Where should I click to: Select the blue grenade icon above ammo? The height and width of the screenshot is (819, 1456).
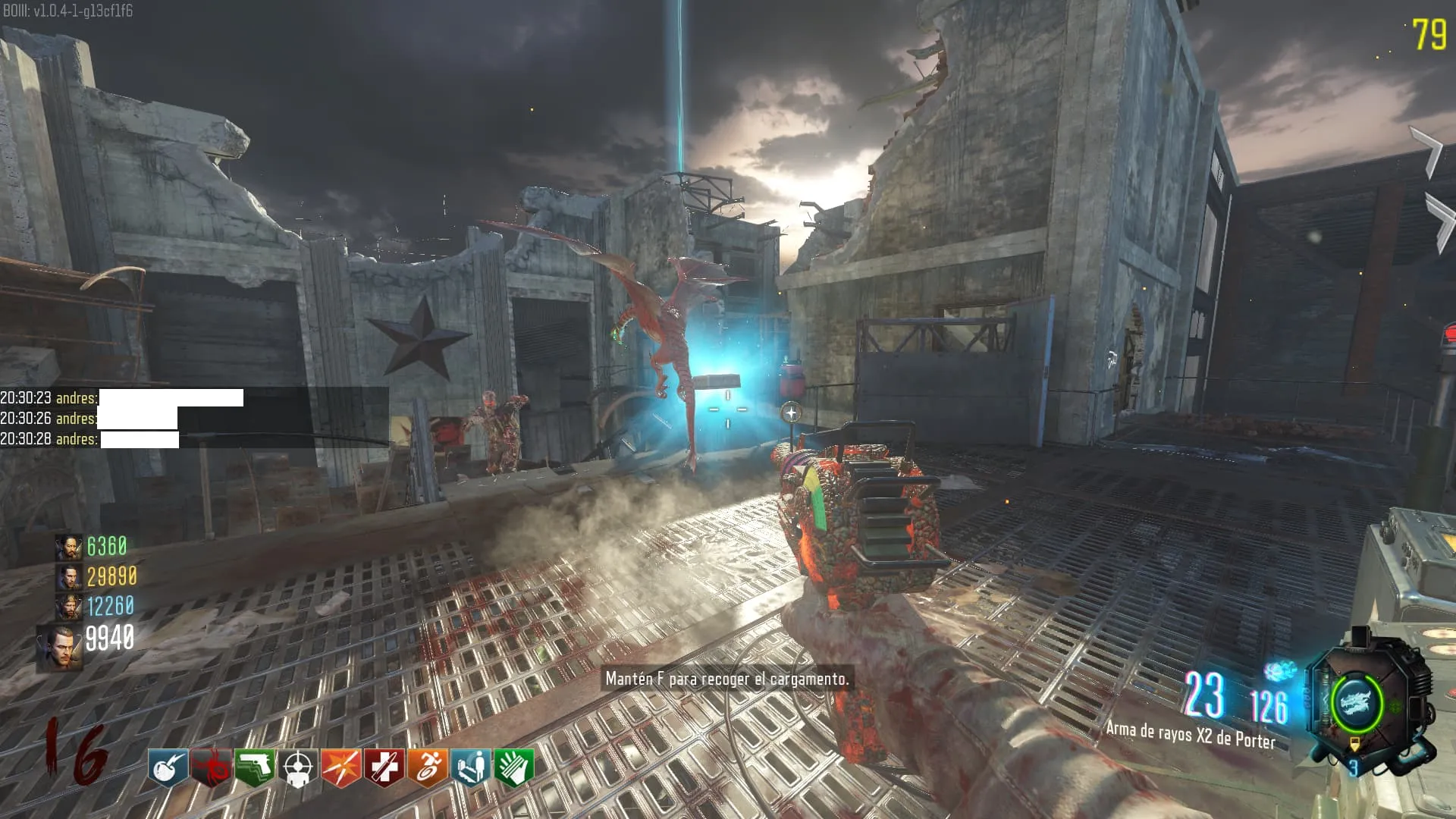pyautogui.click(x=1280, y=671)
